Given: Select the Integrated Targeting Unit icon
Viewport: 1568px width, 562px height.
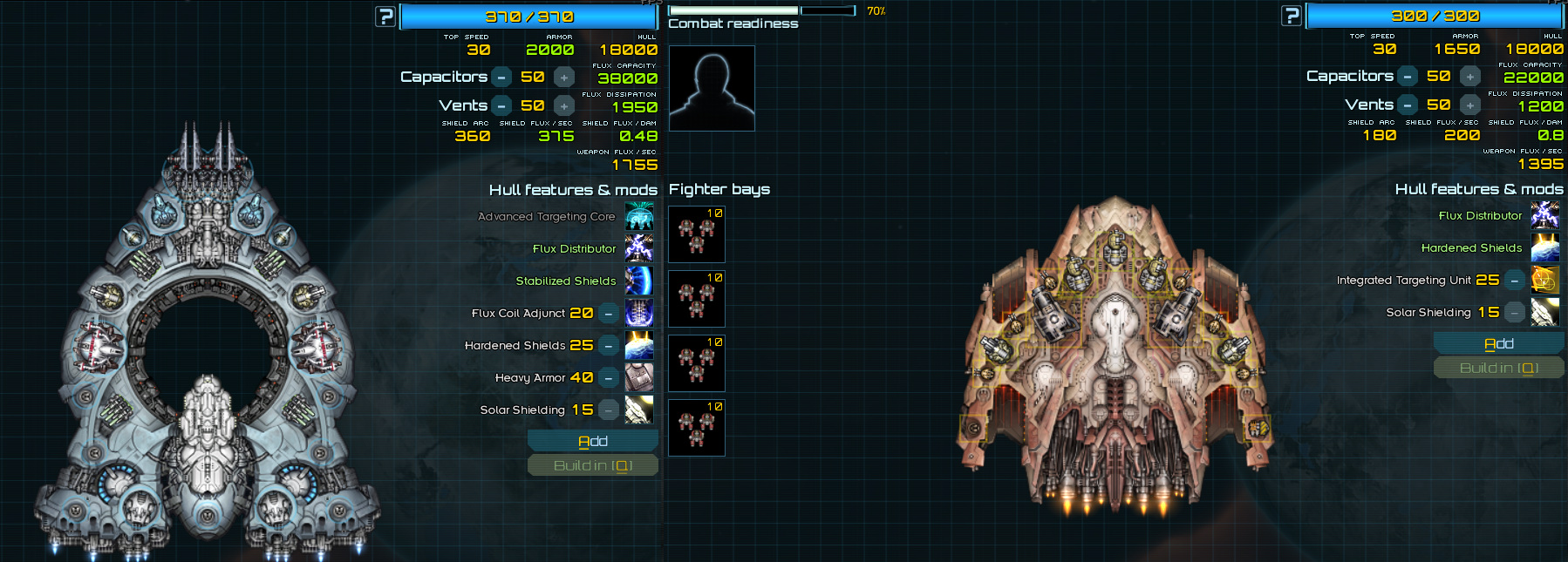Looking at the screenshot, I should pos(1544,280).
